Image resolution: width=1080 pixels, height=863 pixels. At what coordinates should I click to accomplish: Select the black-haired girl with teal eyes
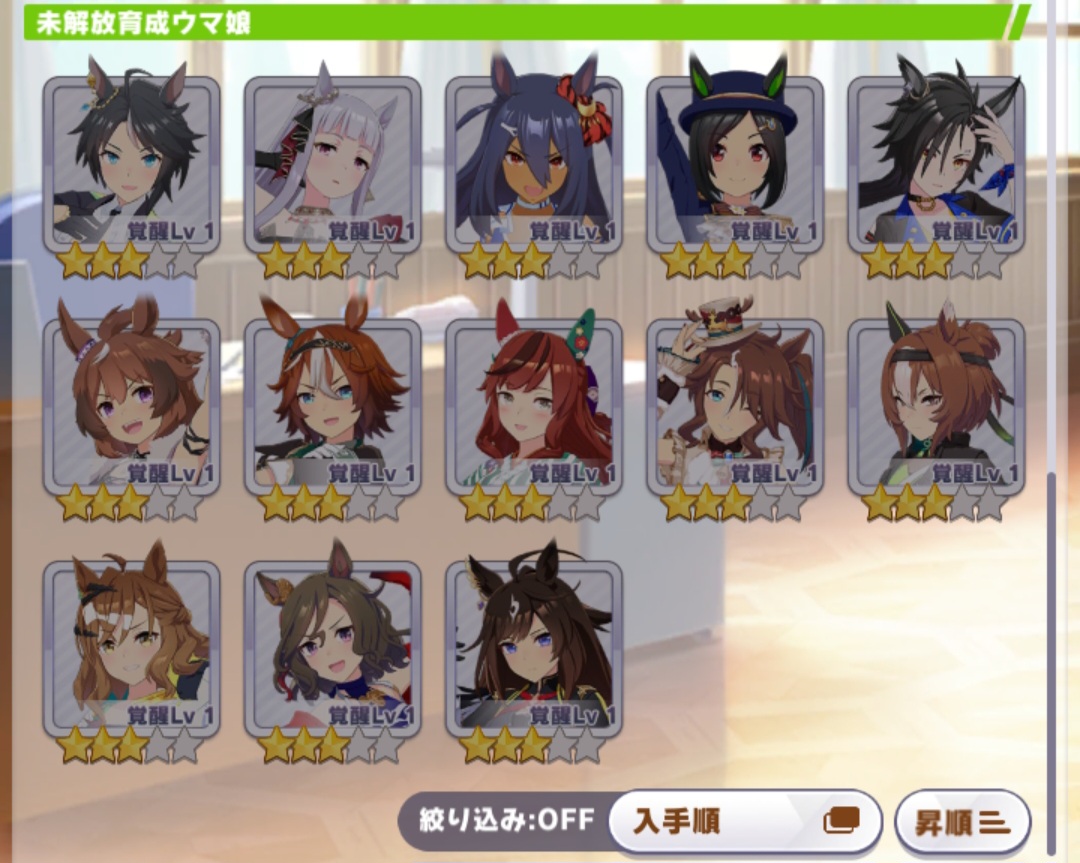[131, 165]
